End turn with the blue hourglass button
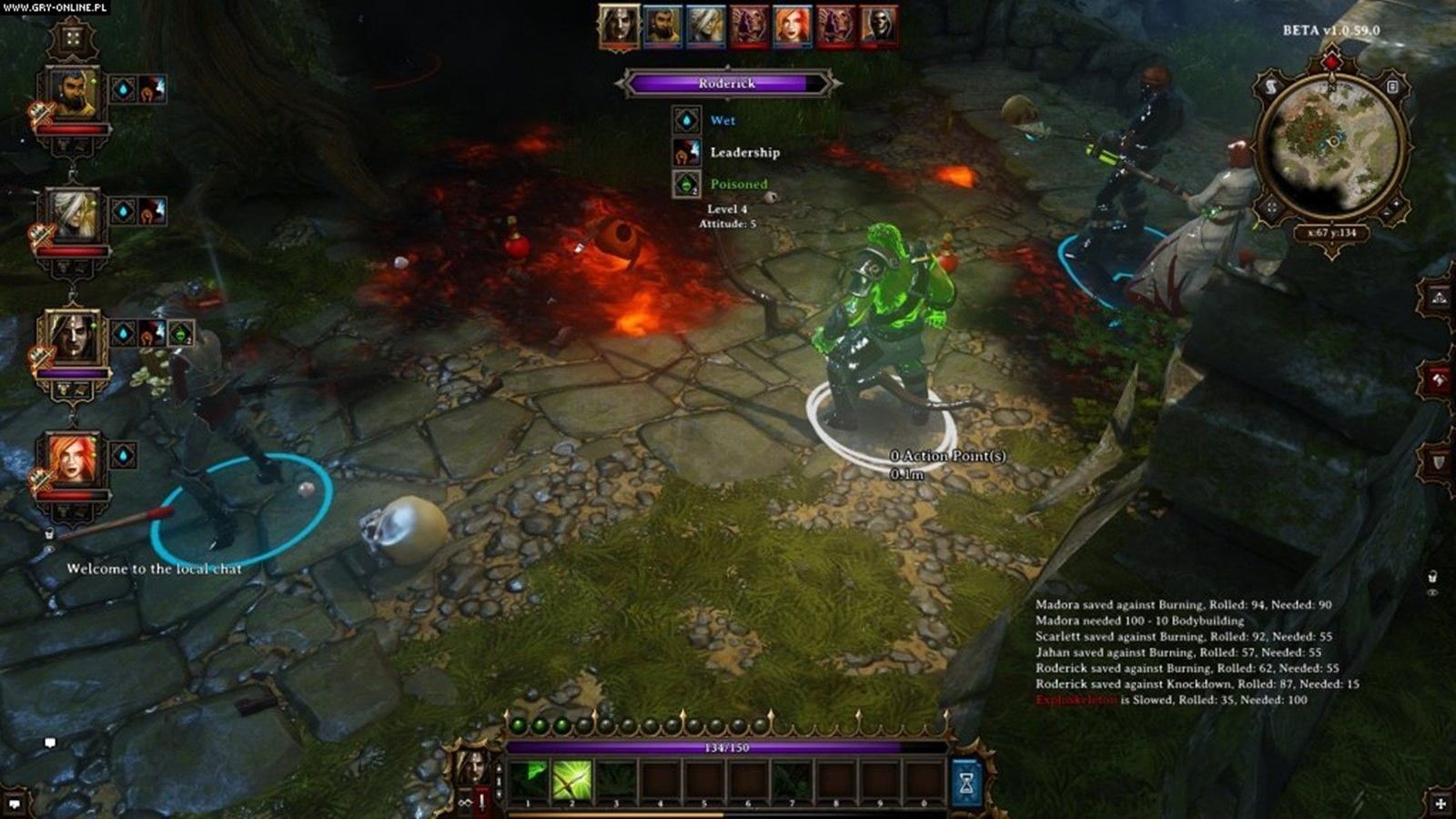1456x819 pixels. (x=966, y=781)
